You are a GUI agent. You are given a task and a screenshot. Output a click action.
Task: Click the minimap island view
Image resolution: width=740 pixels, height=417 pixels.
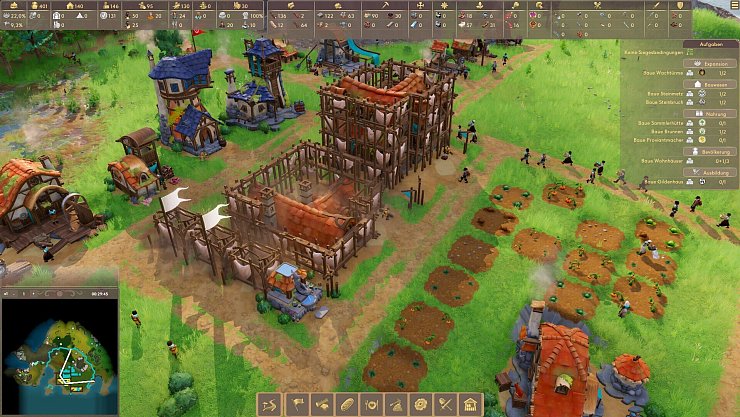(x=59, y=345)
